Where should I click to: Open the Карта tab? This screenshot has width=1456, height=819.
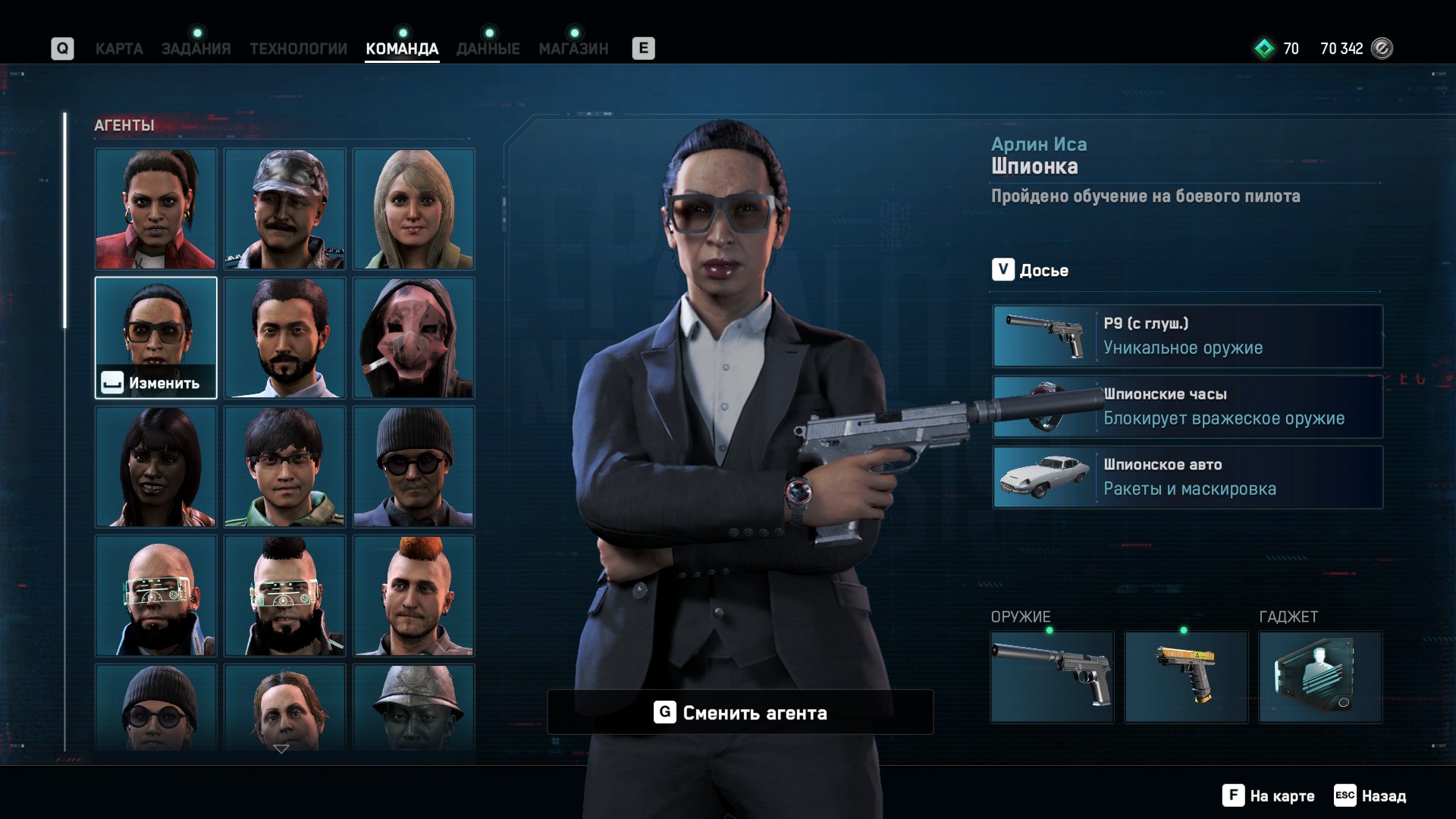coord(119,49)
